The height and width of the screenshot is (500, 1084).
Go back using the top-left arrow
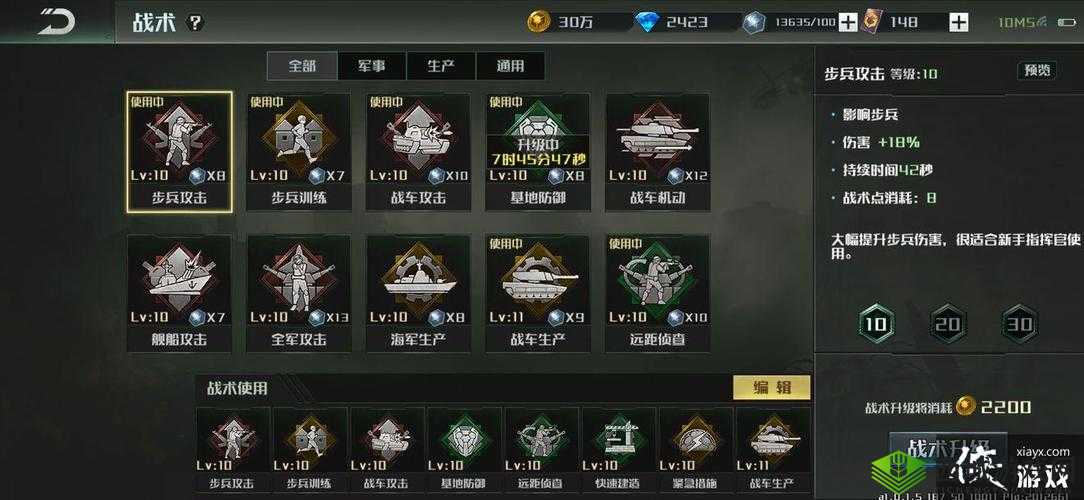tap(58, 22)
